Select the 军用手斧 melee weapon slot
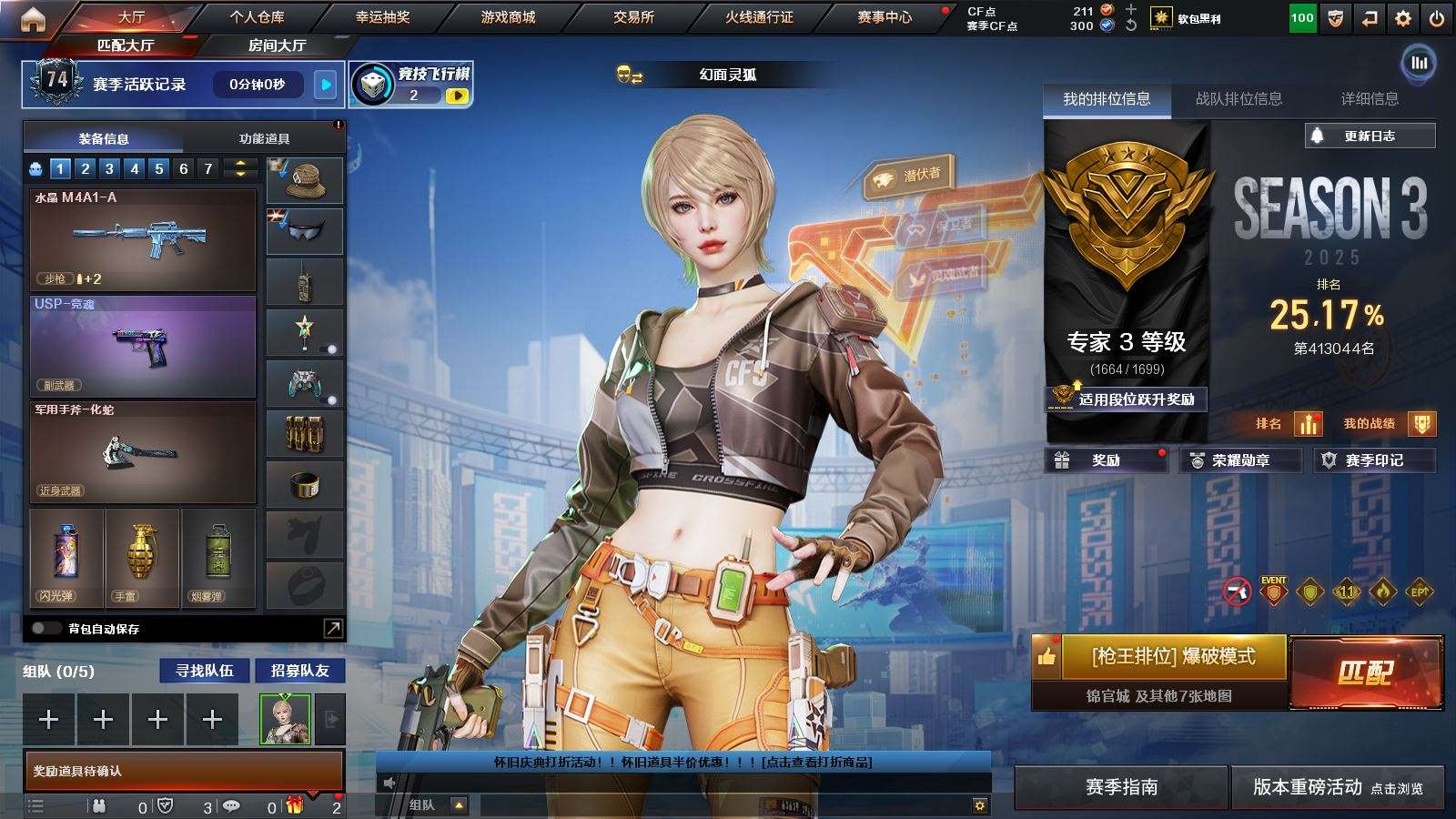 pos(143,450)
